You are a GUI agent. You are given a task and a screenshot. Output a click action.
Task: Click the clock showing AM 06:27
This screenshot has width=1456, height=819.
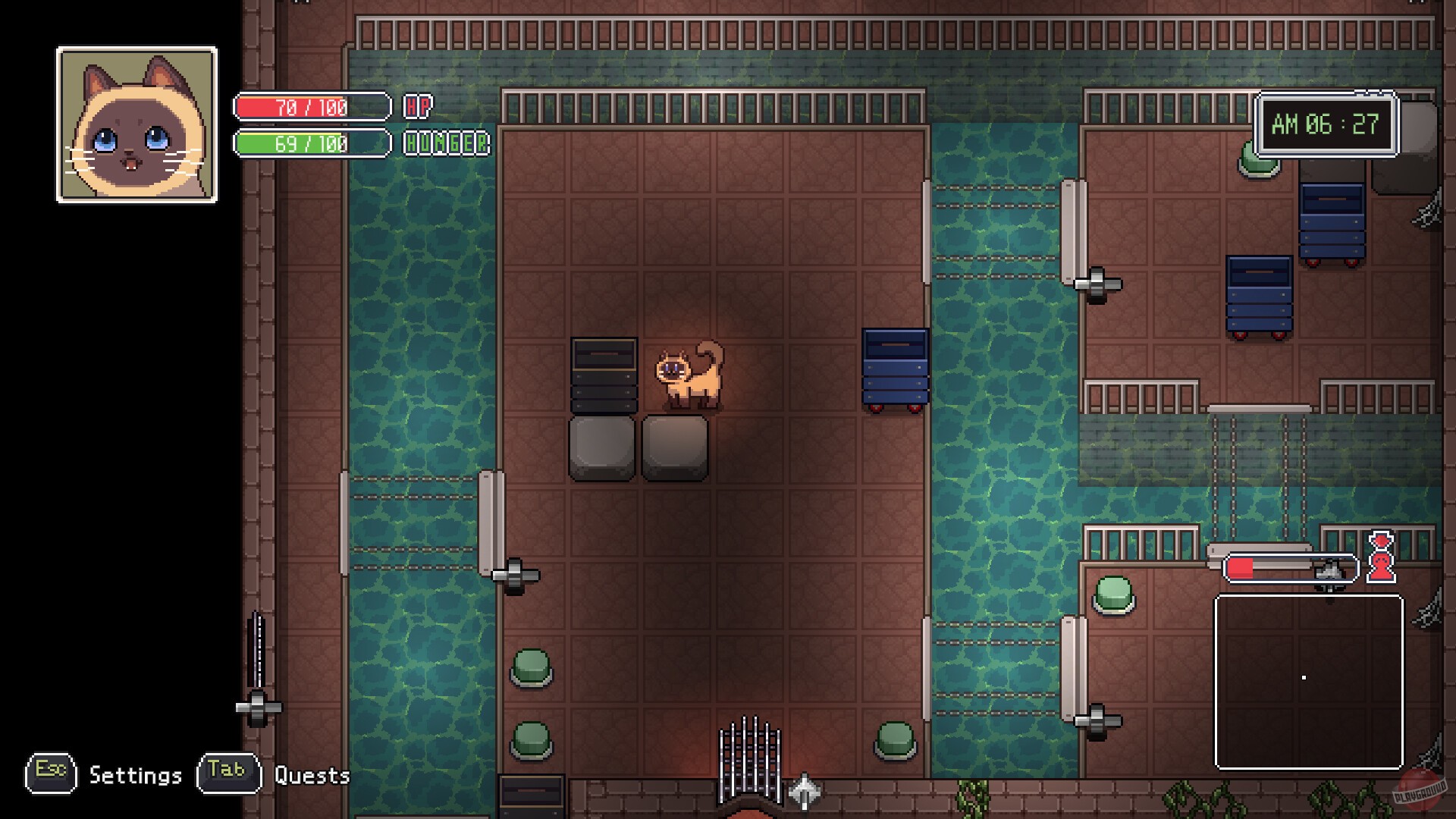coord(1326,124)
